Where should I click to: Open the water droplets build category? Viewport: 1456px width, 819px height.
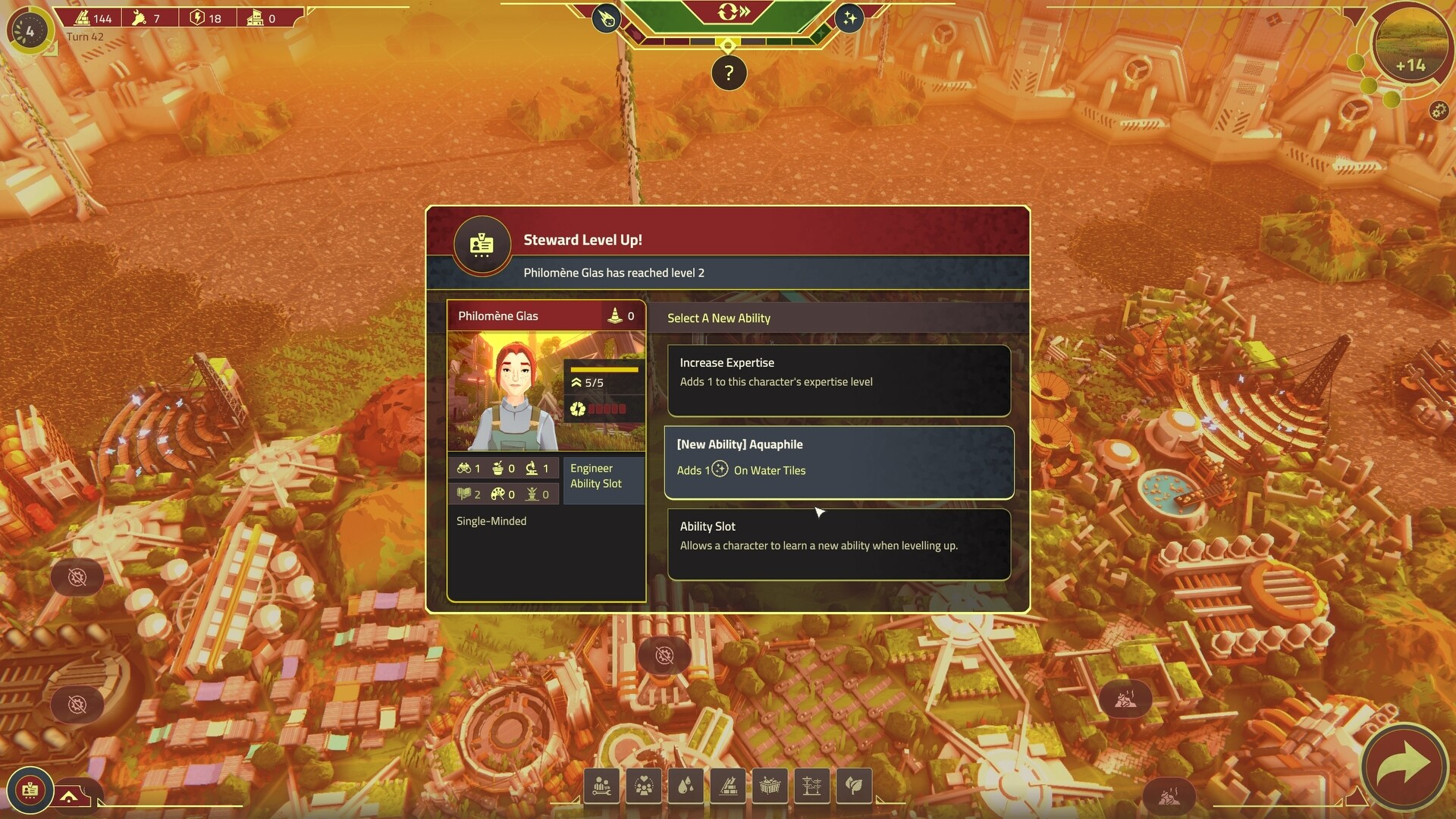(686, 786)
